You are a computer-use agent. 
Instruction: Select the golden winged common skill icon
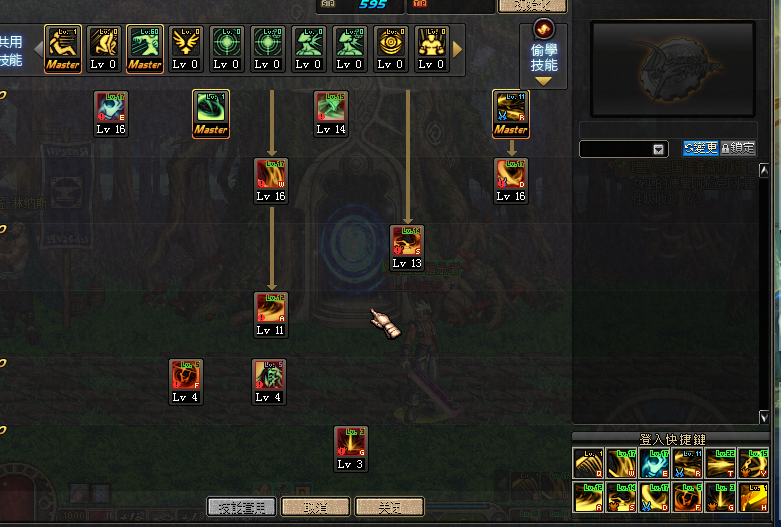(185, 43)
